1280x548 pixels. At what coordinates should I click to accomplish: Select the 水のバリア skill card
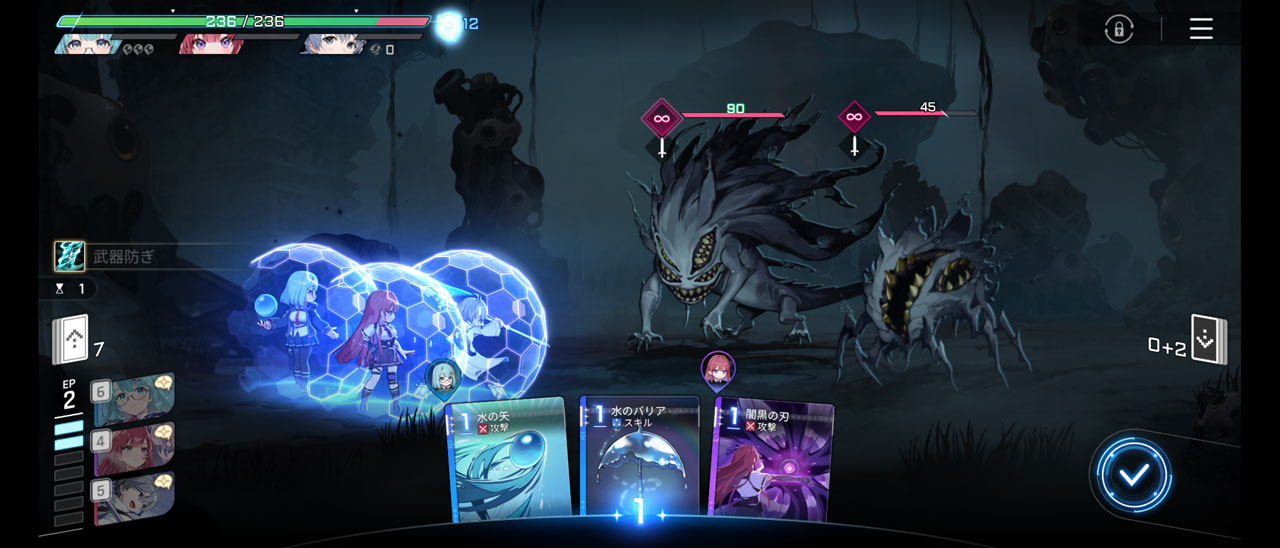pyautogui.click(x=639, y=460)
